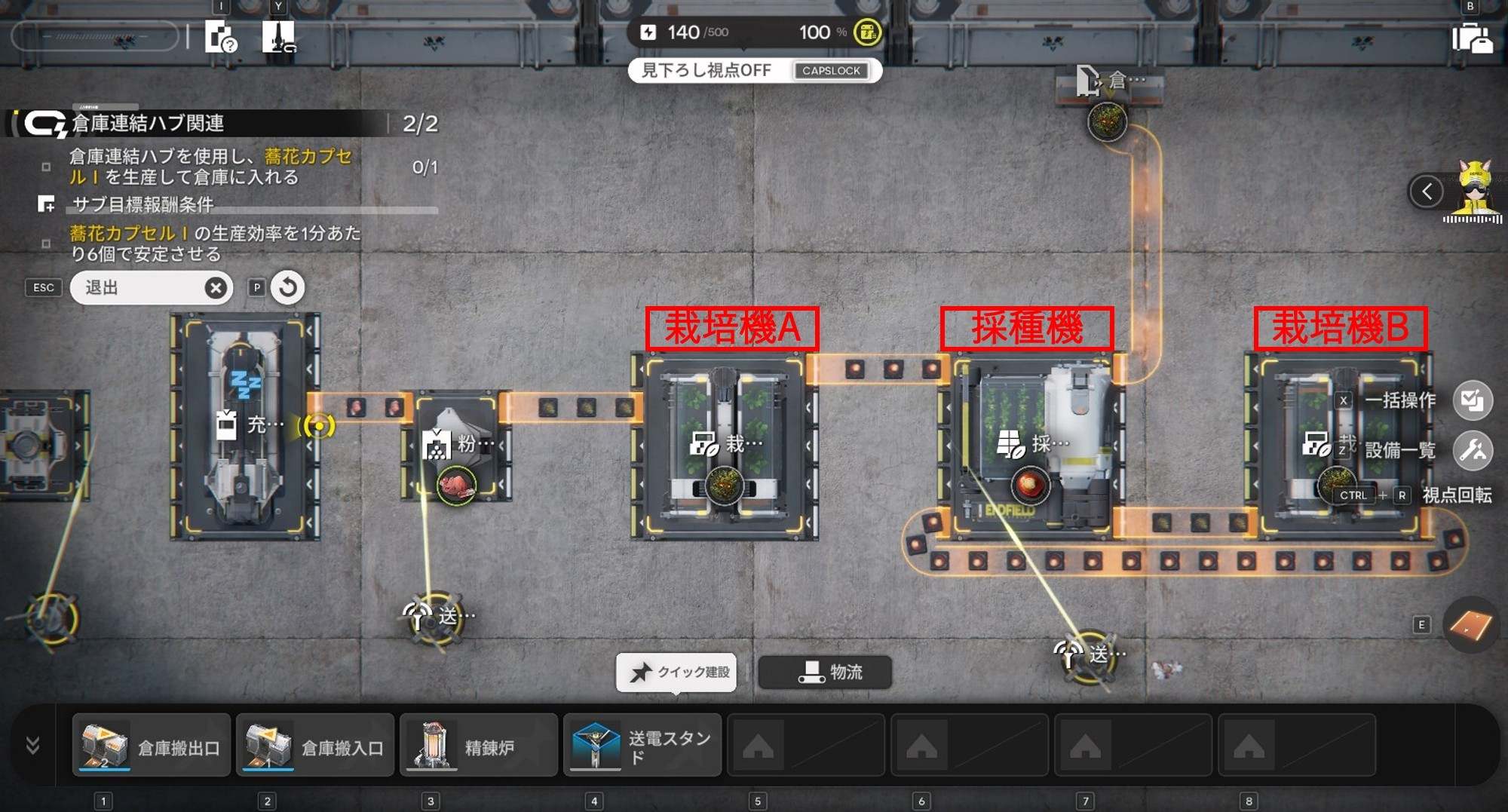
Task: Open the orange blueprint tile icon
Action: coord(1470,625)
